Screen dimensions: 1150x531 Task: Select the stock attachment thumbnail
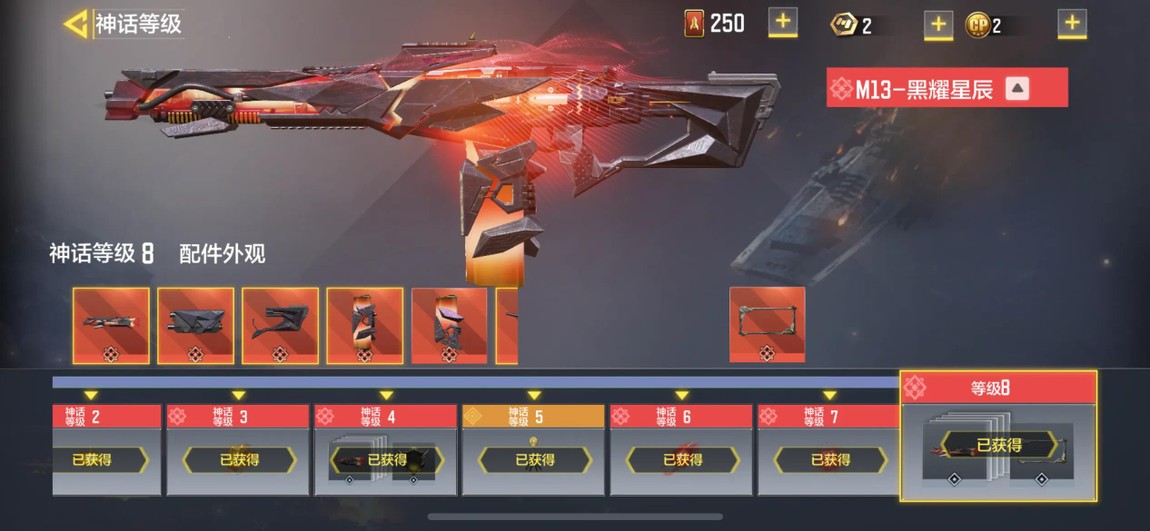point(280,325)
